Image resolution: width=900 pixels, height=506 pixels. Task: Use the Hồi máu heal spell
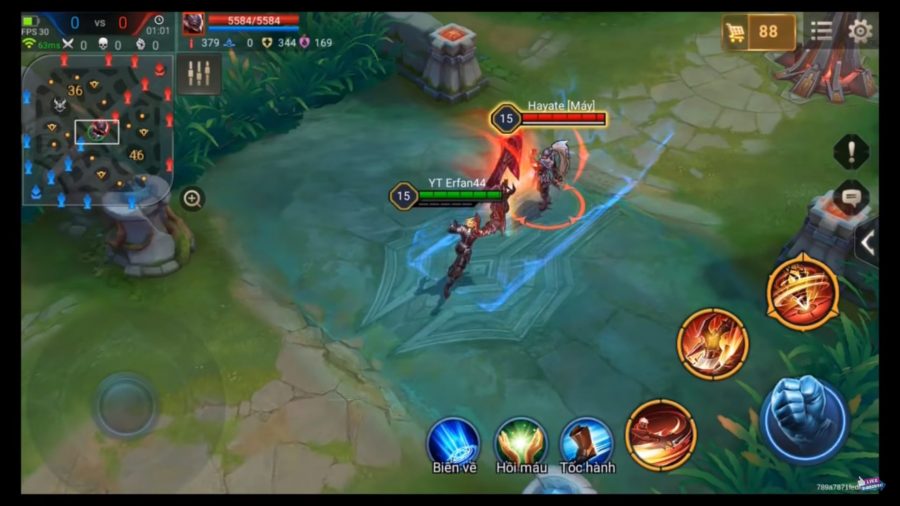pyautogui.click(x=520, y=440)
